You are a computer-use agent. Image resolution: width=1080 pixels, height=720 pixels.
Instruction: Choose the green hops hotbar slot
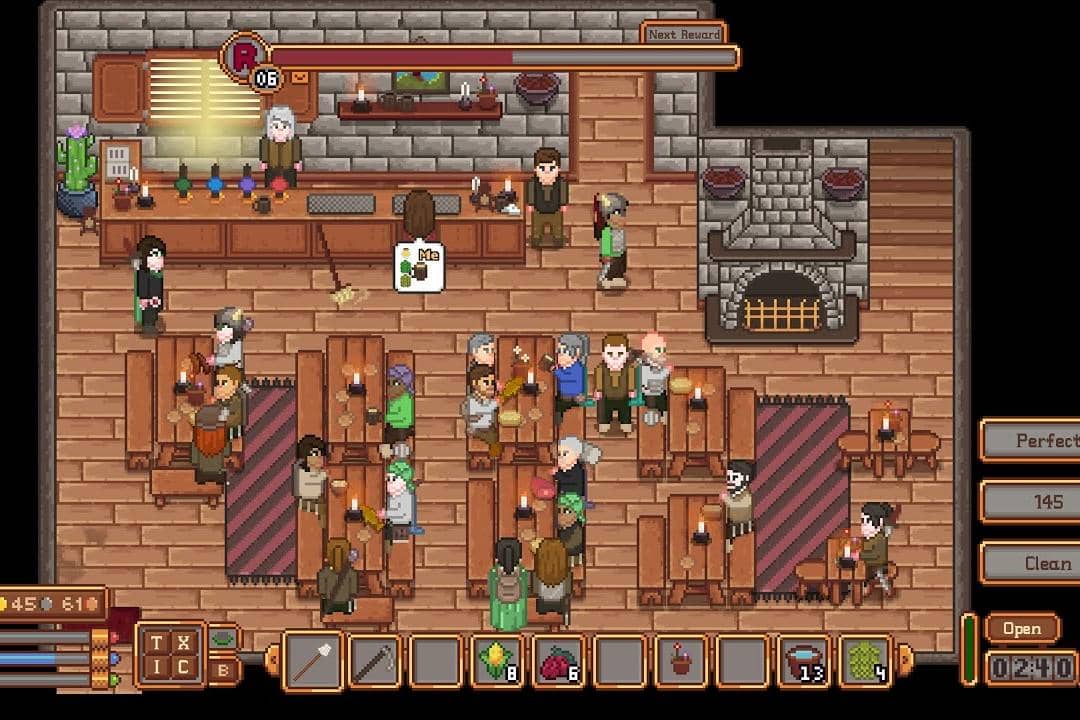click(864, 661)
